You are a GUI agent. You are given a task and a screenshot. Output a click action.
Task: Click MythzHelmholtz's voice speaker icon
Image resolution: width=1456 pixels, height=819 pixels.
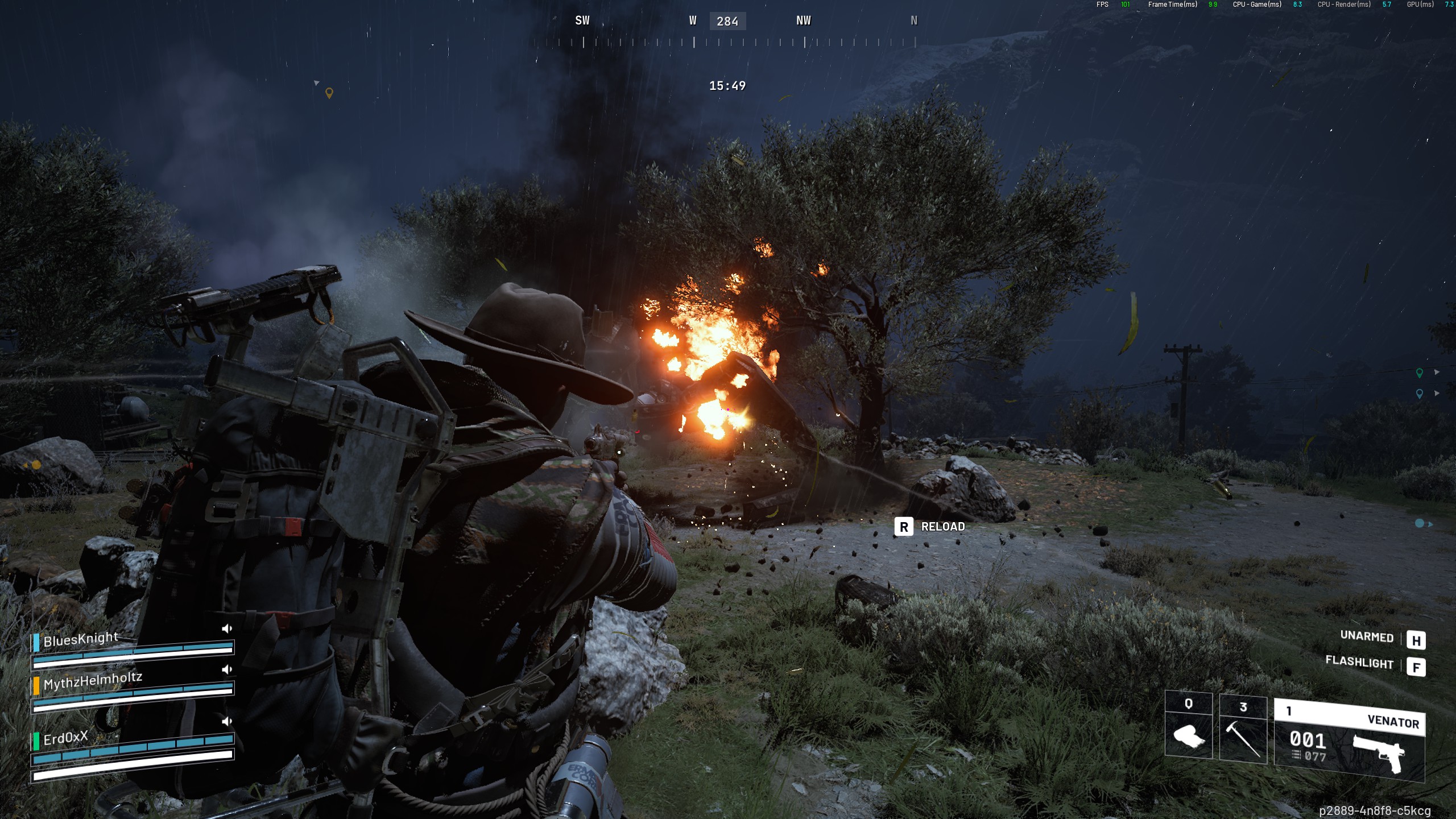click(227, 669)
